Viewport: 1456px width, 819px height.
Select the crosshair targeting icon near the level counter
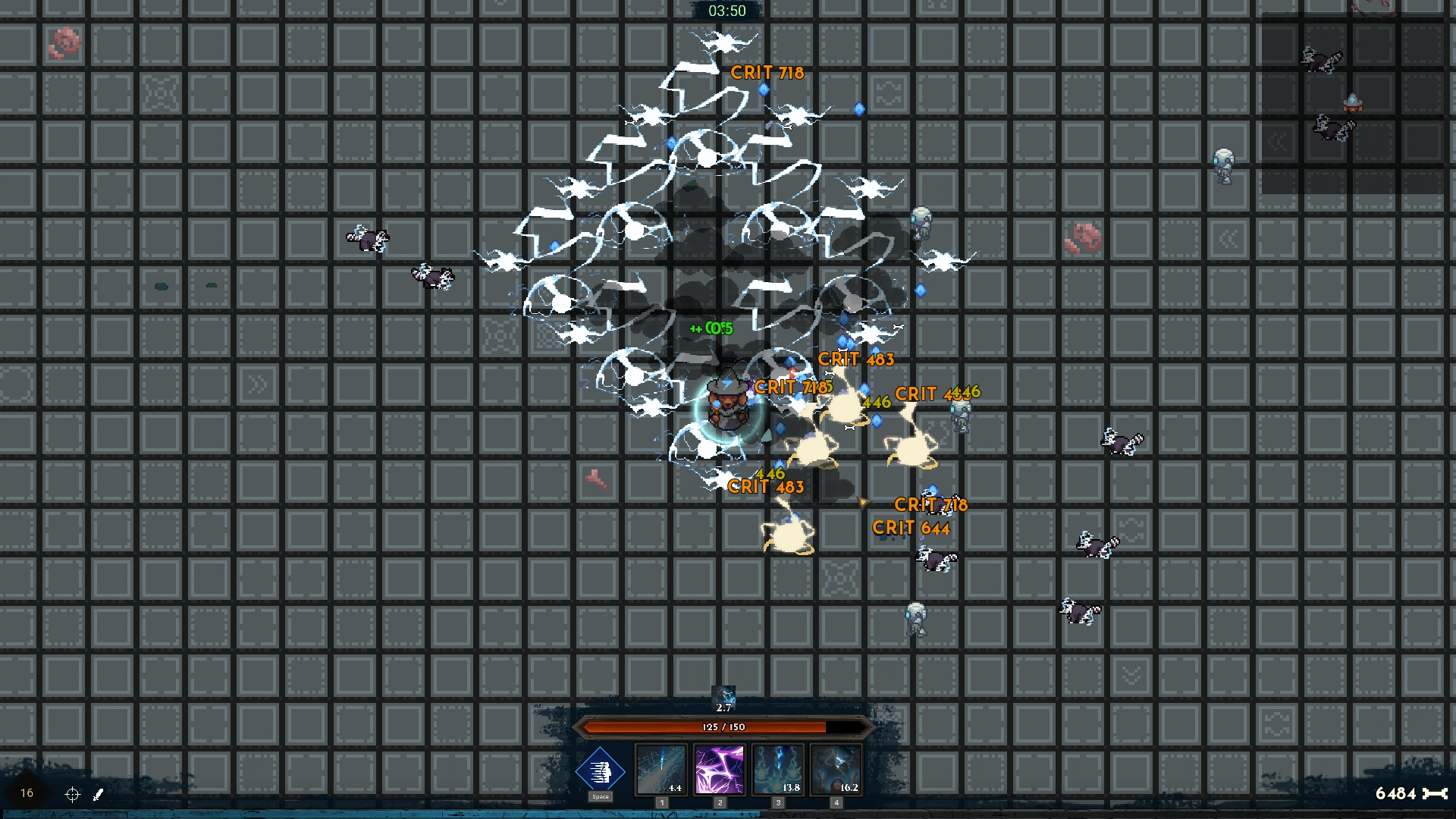coord(73,795)
